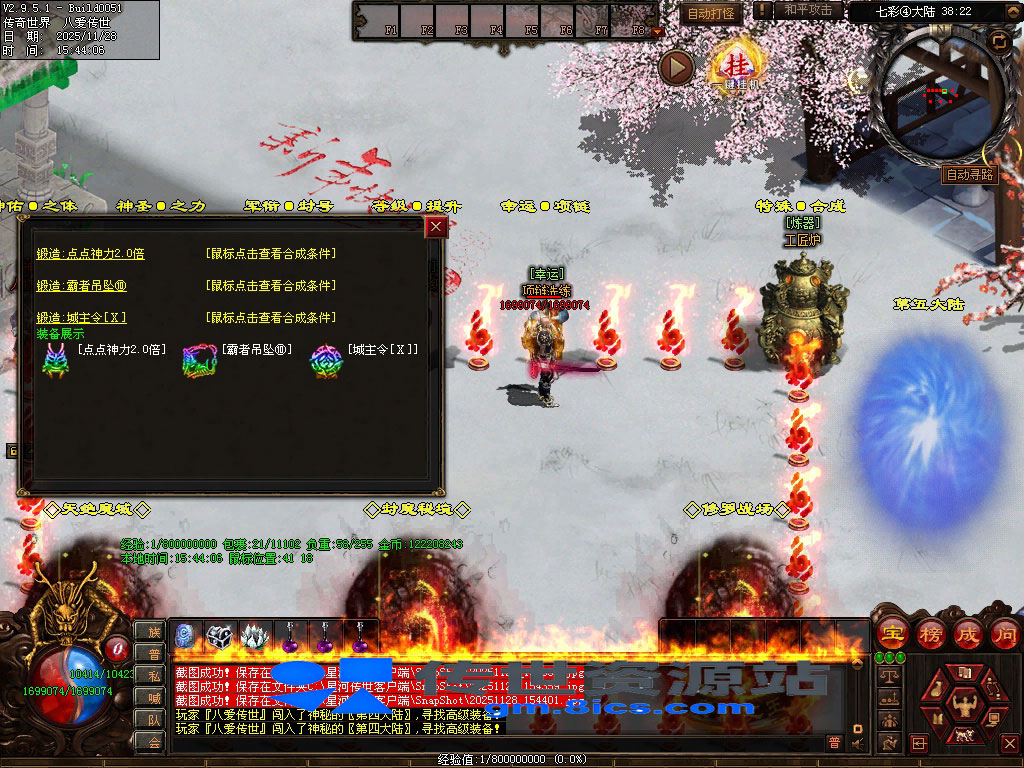Viewport: 1024px width, 768px height.
Task: Open forging entry 点点神力2.0倍
Action: (90, 254)
